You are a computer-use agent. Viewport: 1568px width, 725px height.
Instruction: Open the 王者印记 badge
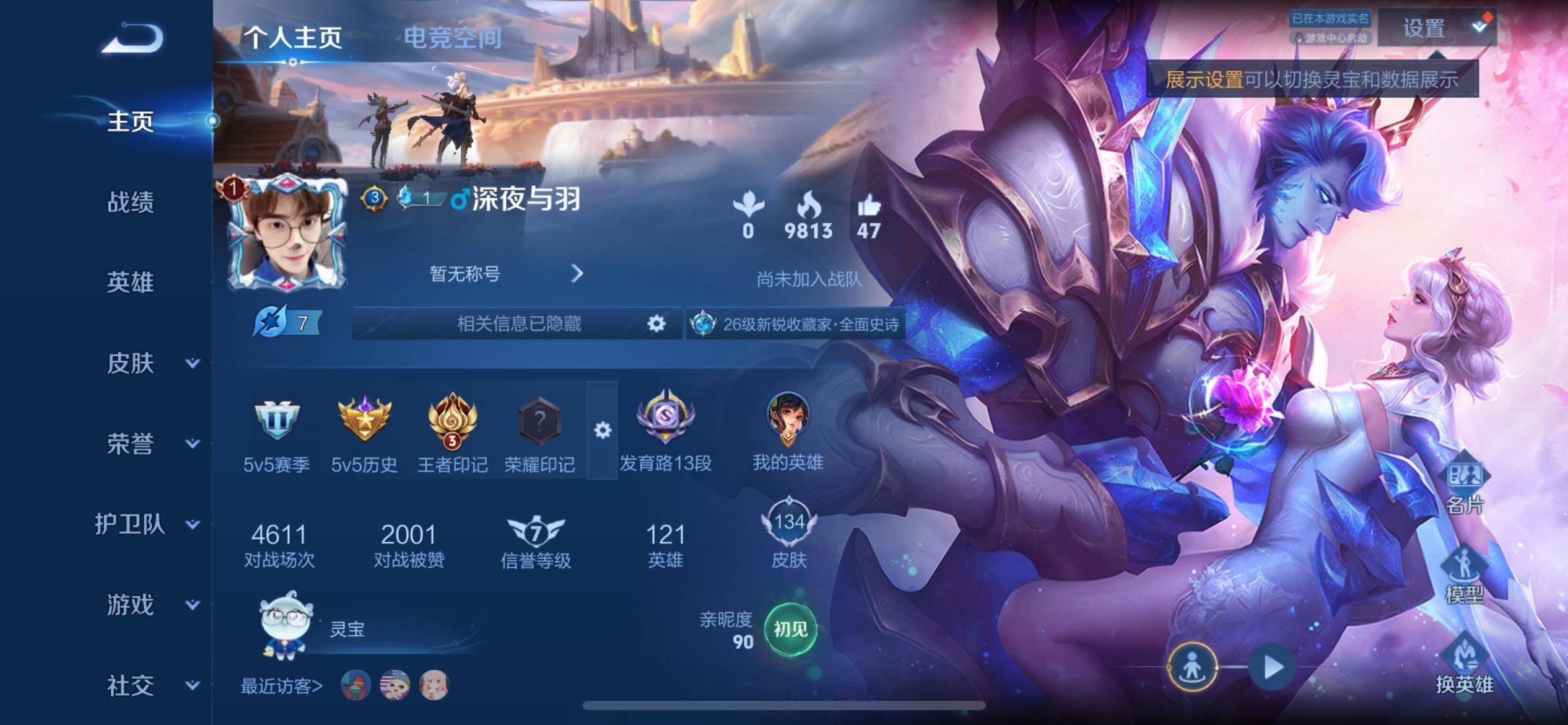453,421
